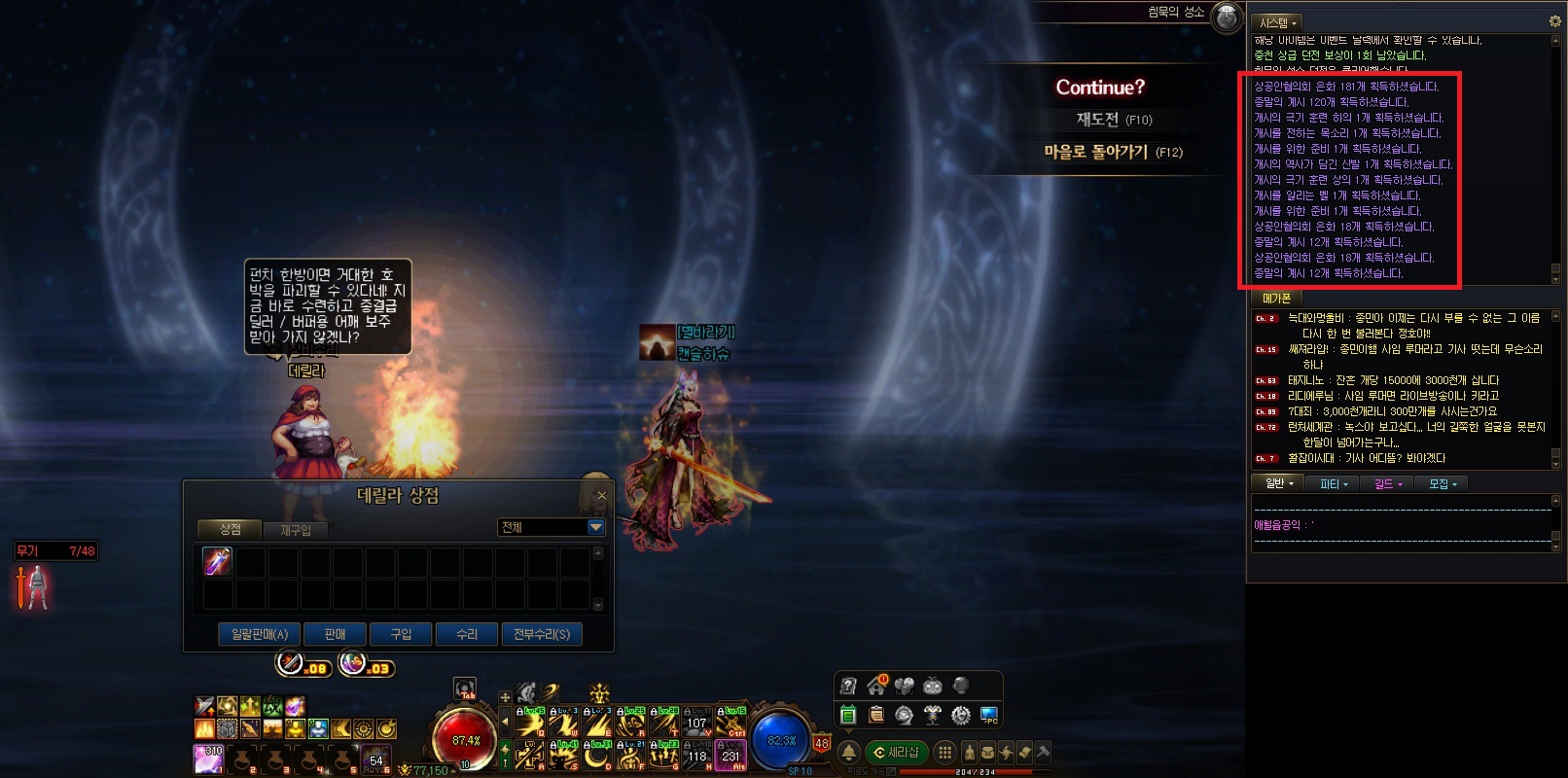Open the 시스템 chat channel dropdown
Screen dimensions: 1568x778
(x=1278, y=22)
